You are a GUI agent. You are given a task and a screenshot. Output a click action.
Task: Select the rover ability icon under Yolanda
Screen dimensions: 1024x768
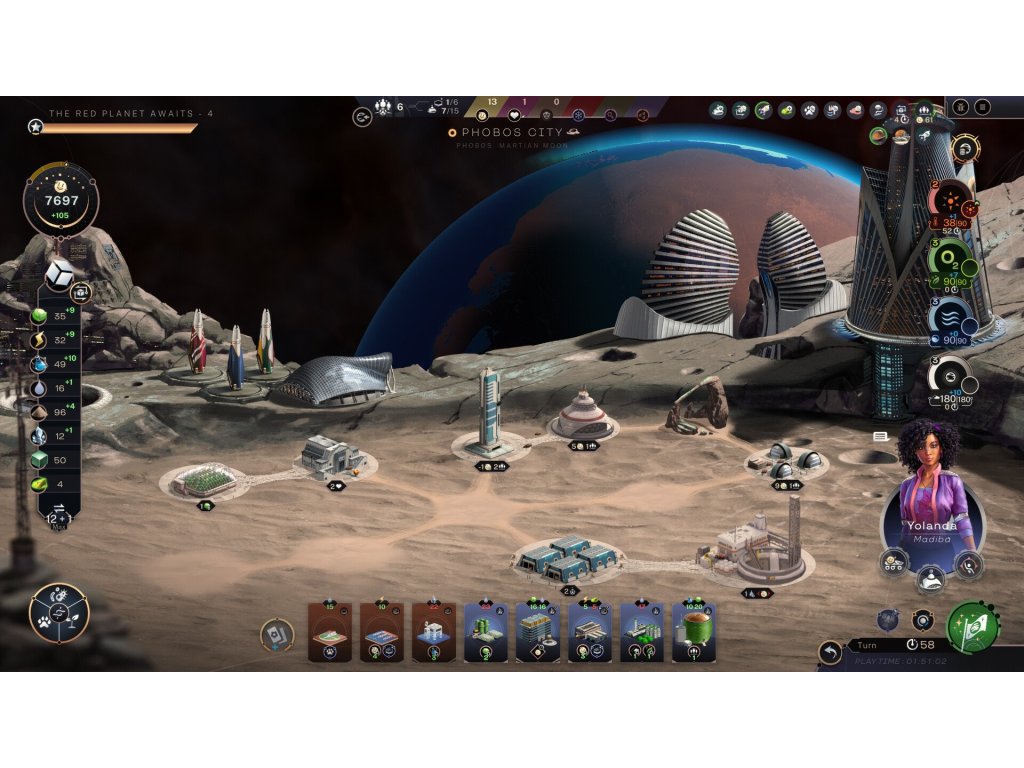893,562
